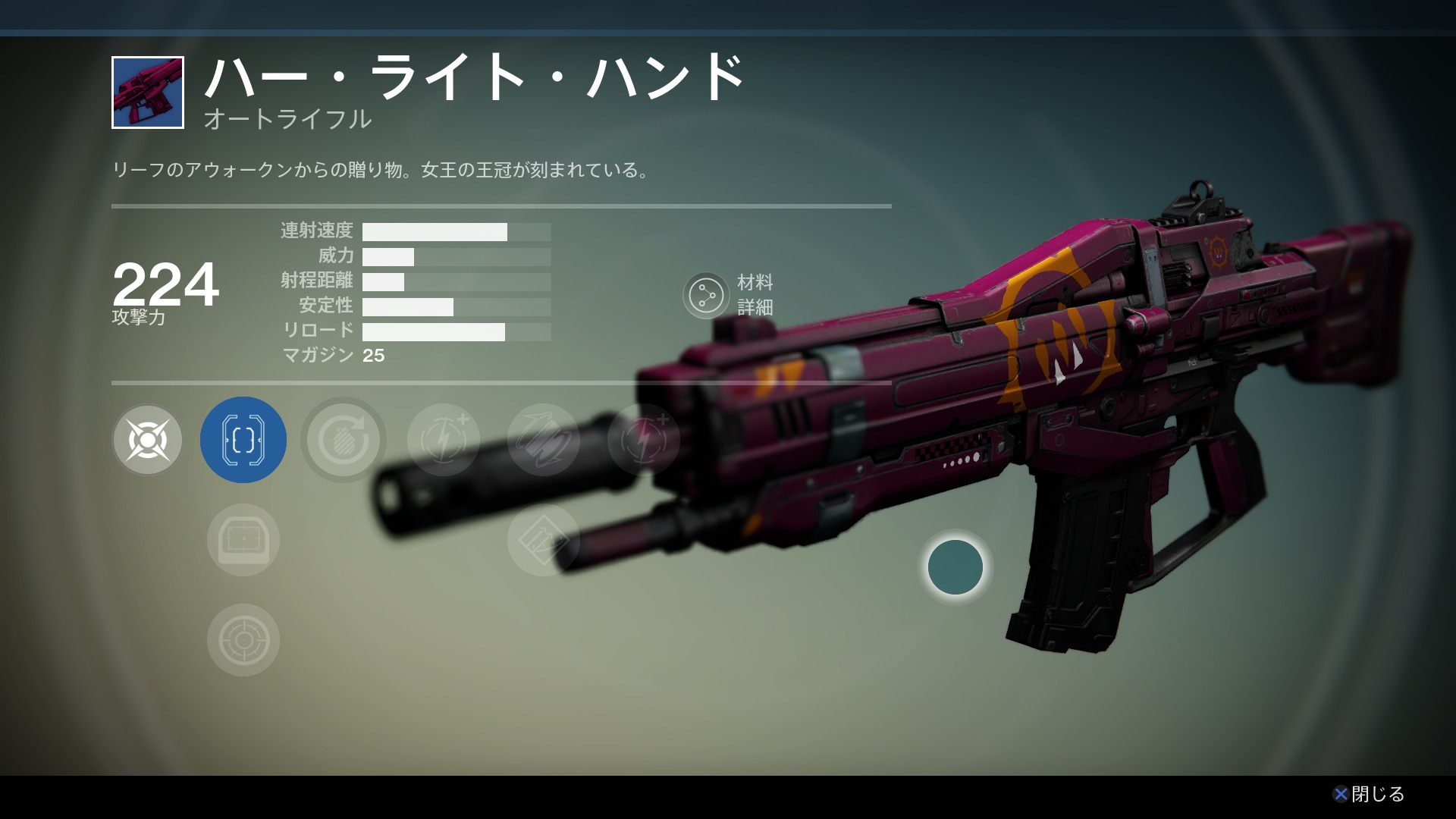Image resolution: width=1456 pixels, height=819 pixels.
Task: Activate the grenade reload-arrow perk node
Action: pyautogui.click(x=343, y=440)
